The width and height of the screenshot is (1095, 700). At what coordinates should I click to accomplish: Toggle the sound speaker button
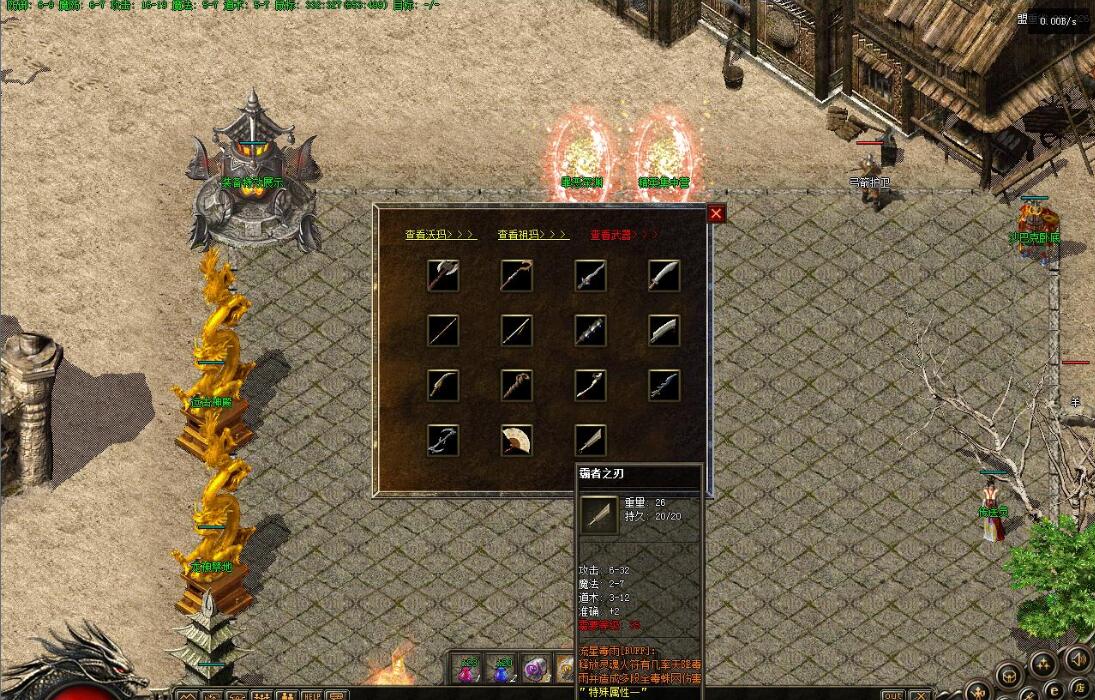click(x=1078, y=659)
